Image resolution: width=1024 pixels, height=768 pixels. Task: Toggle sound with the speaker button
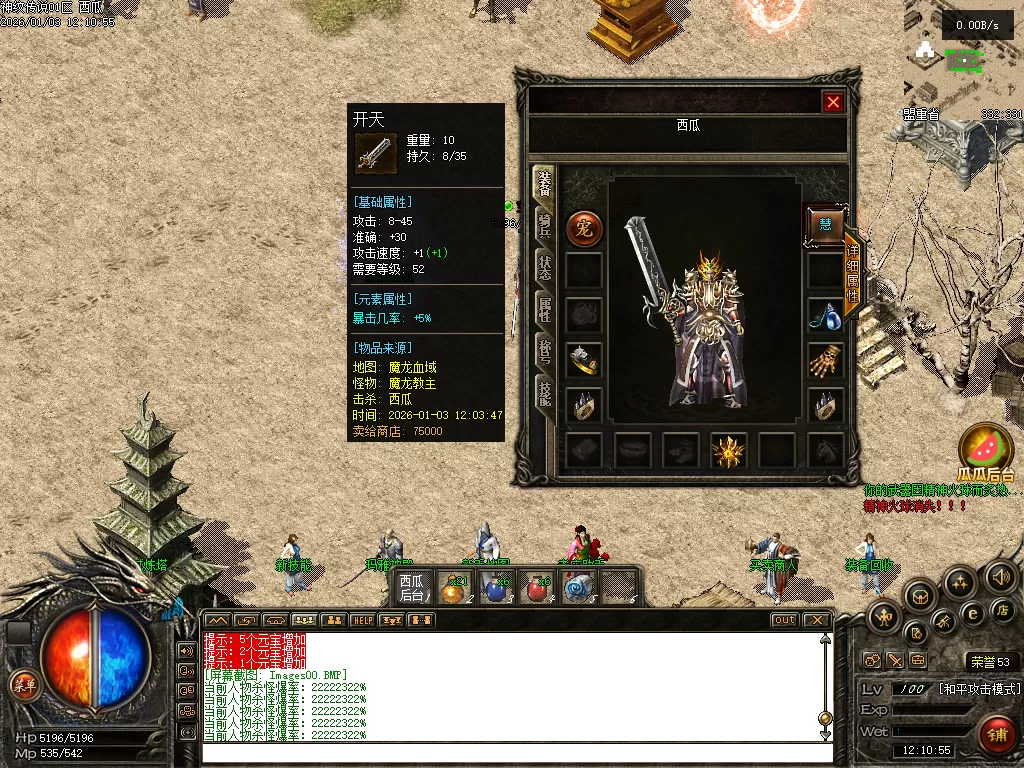pos(1000,577)
